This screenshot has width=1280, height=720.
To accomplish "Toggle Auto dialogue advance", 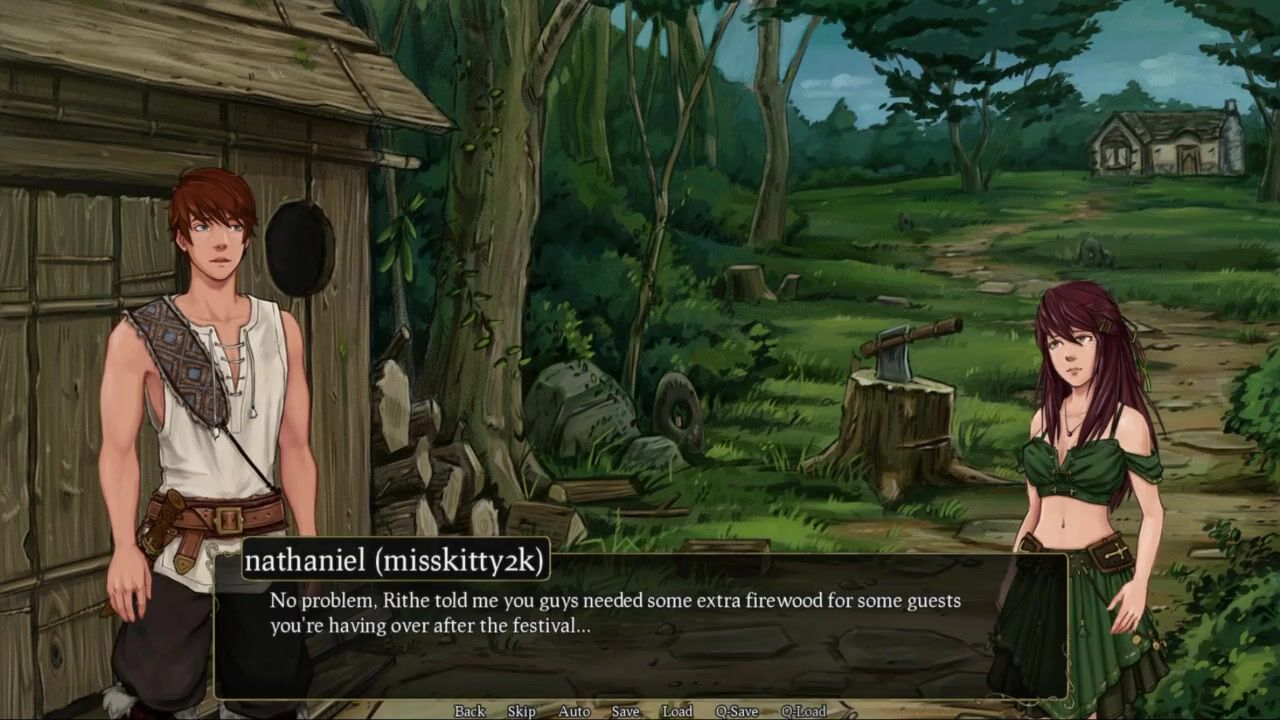I will point(574,711).
